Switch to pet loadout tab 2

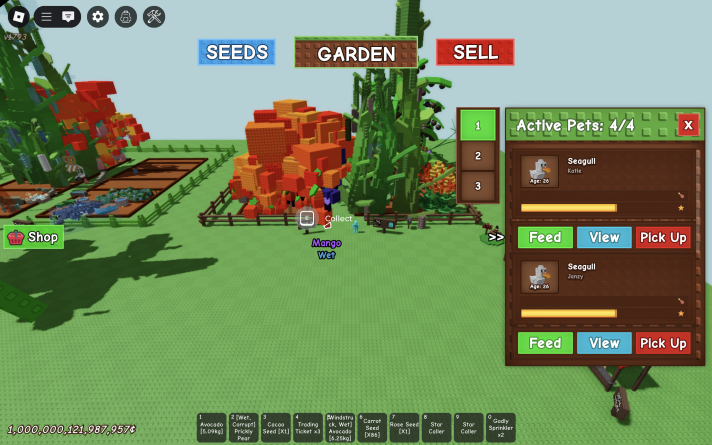click(478, 156)
